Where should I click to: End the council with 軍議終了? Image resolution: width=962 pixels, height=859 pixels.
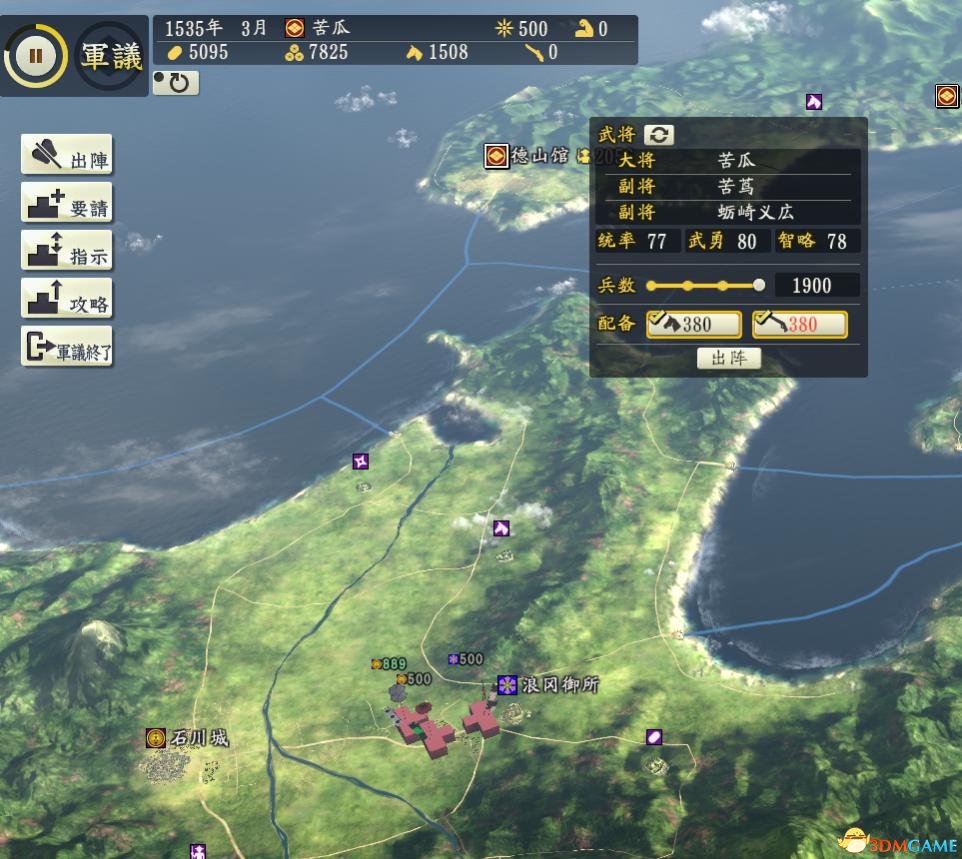point(67,348)
